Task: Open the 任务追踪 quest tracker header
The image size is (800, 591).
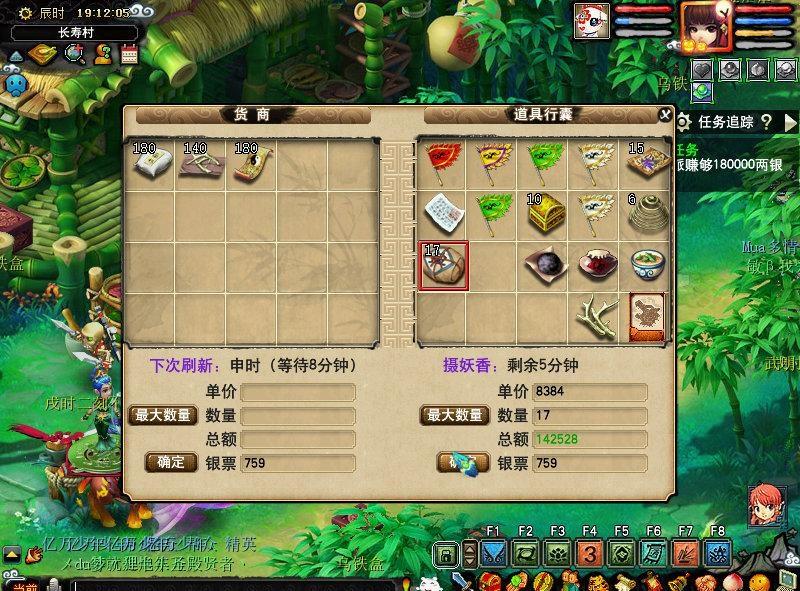Action: (x=727, y=122)
